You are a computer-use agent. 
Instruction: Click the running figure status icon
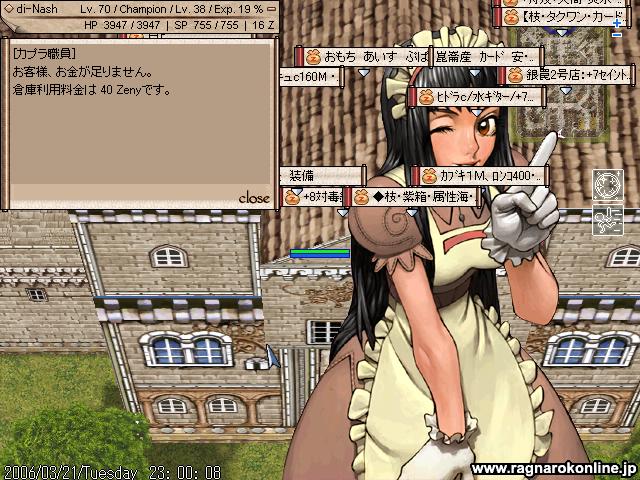608,218
